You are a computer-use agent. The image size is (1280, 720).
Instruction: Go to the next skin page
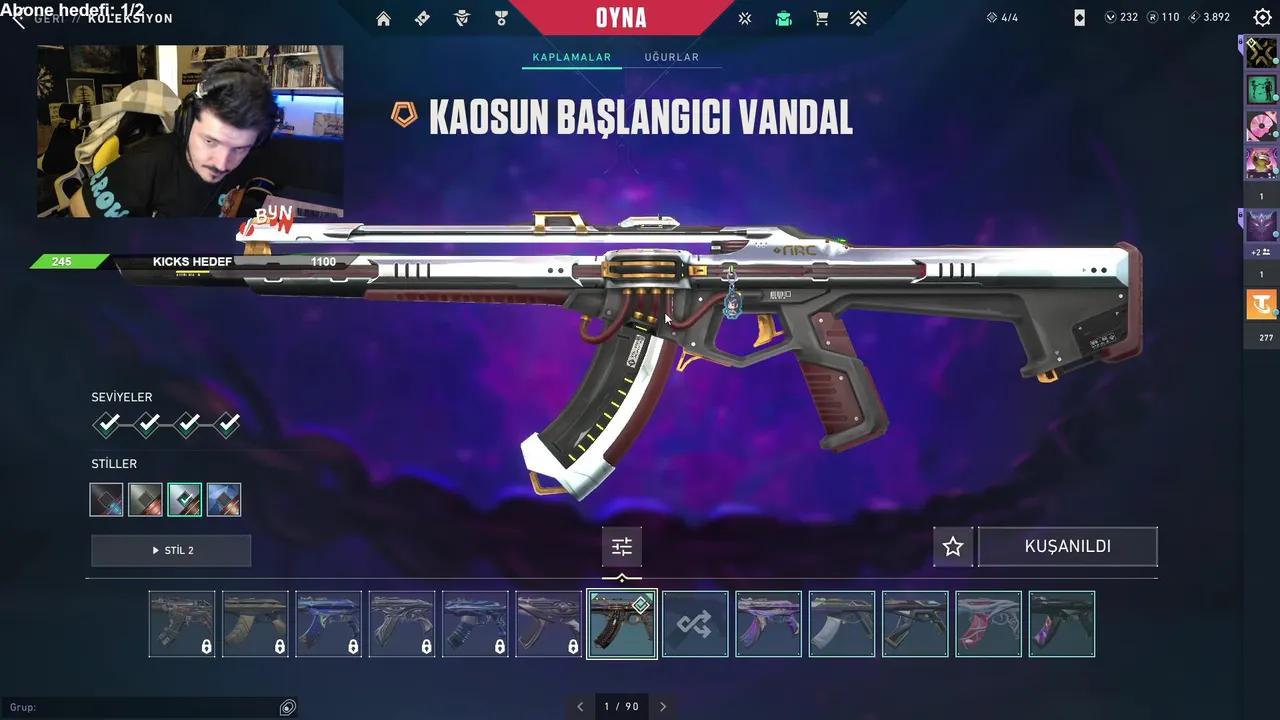662,706
